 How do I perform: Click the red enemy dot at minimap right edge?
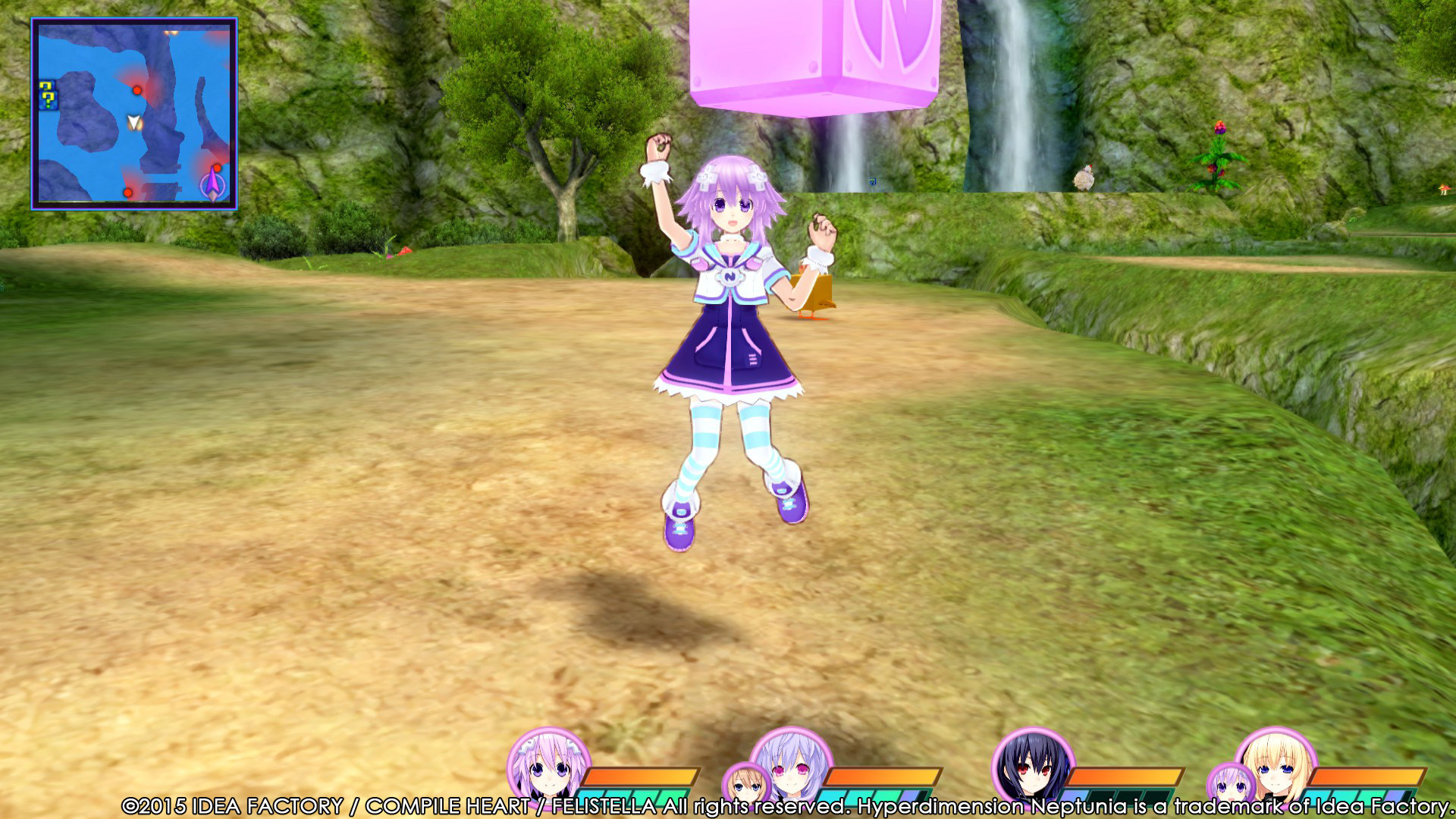(x=217, y=167)
